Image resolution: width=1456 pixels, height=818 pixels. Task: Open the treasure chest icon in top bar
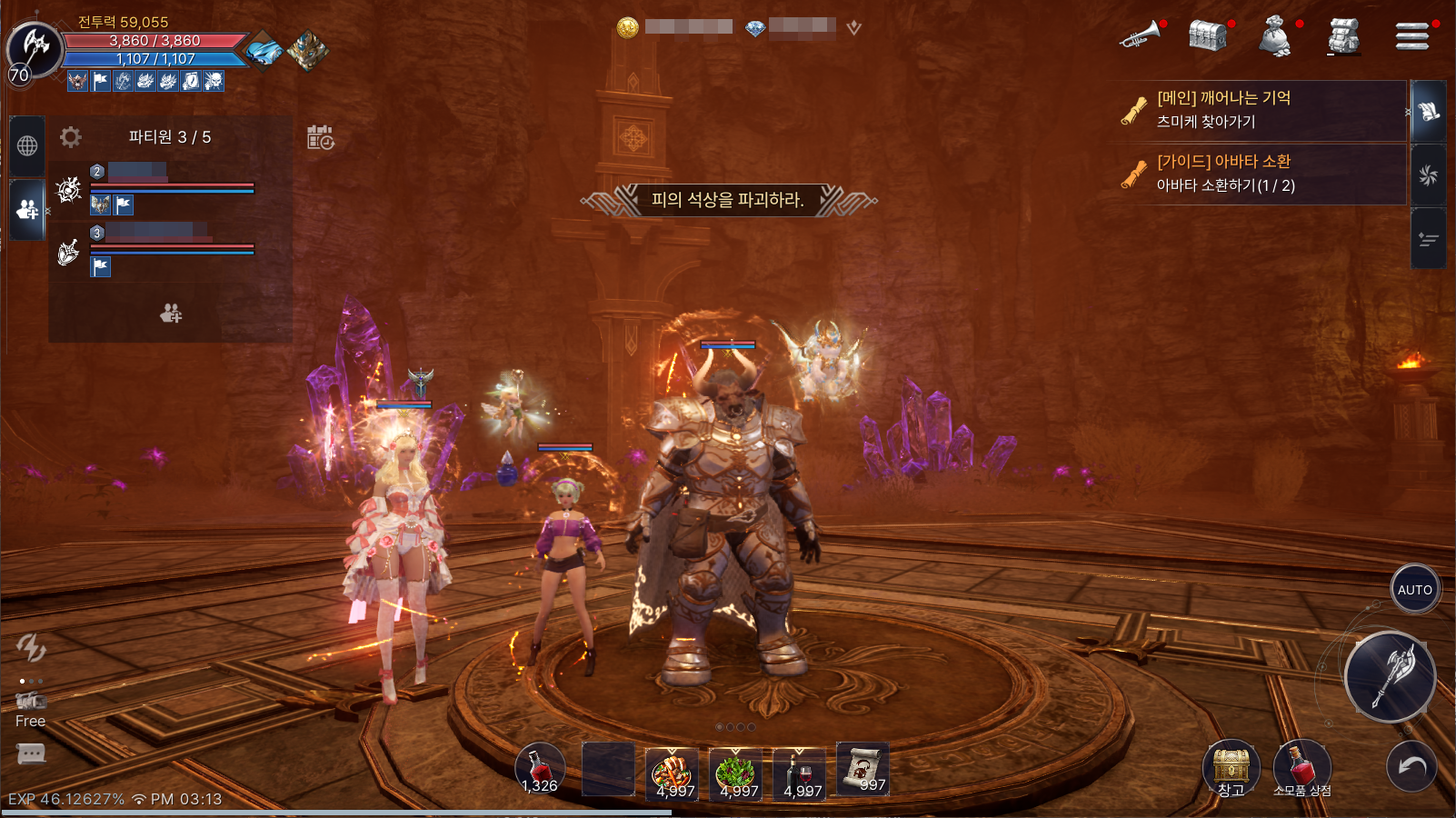coord(1208,36)
